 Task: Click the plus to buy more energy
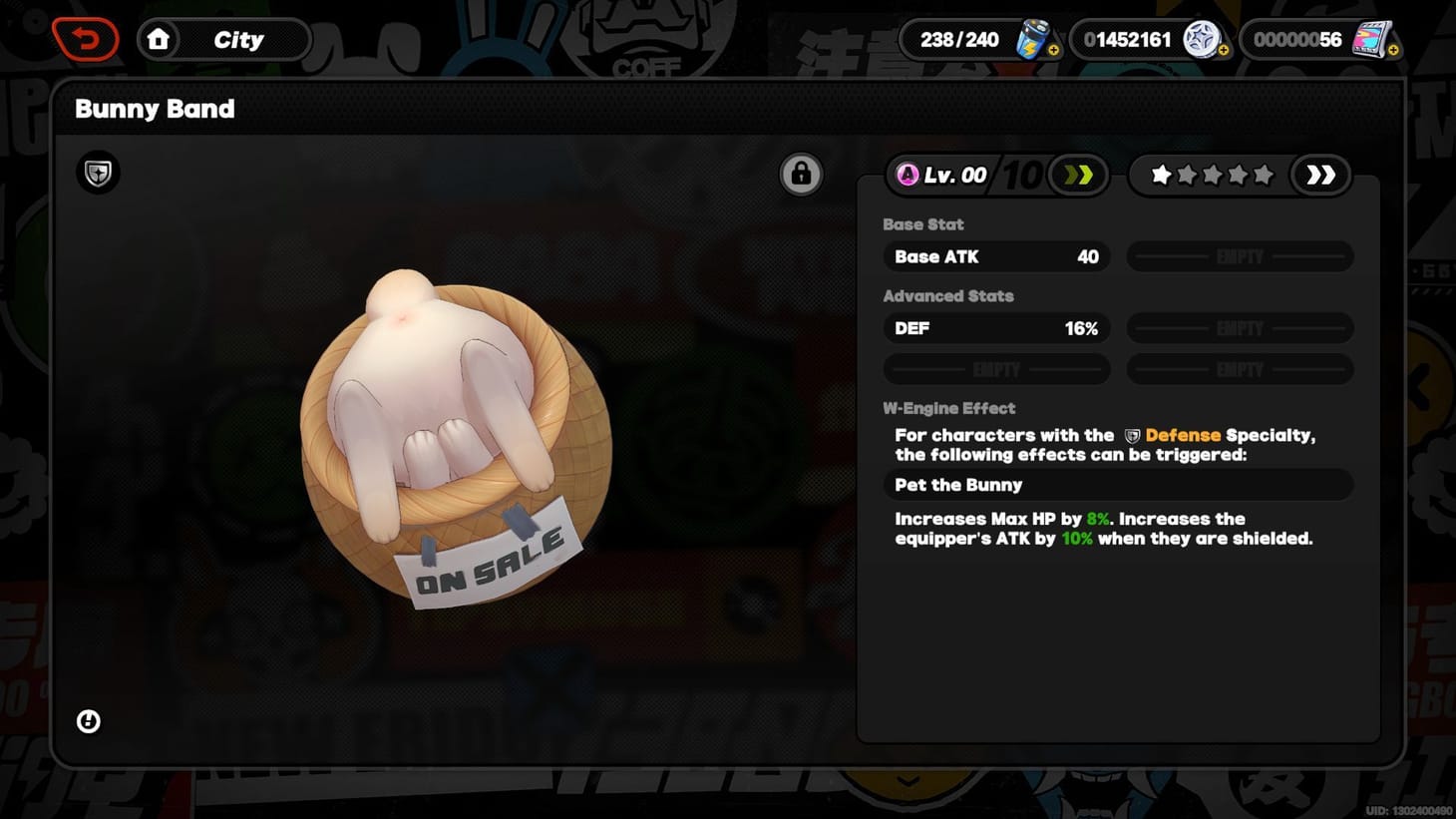pos(1054,48)
